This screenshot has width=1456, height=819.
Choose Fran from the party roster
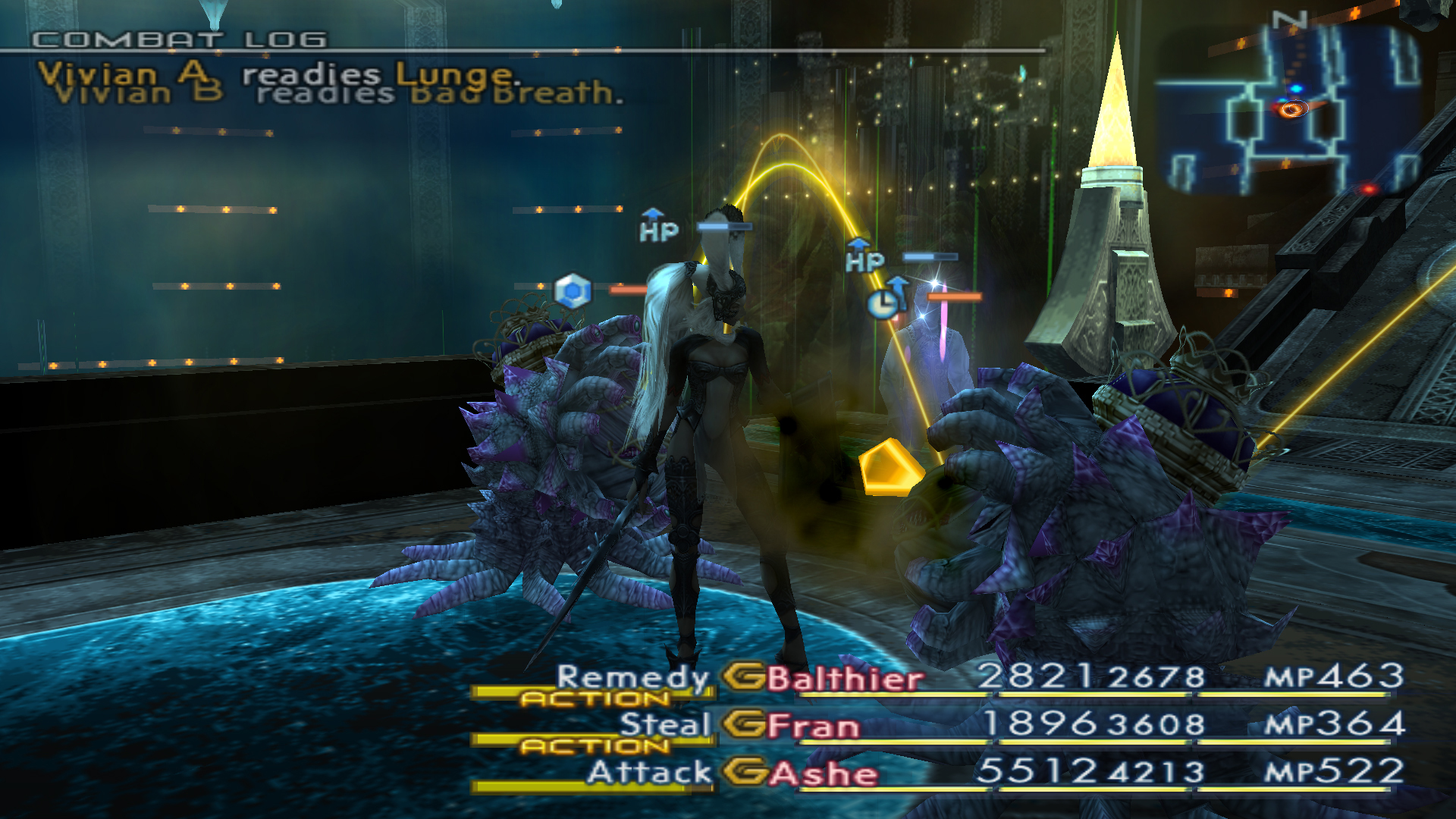coord(813,726)
